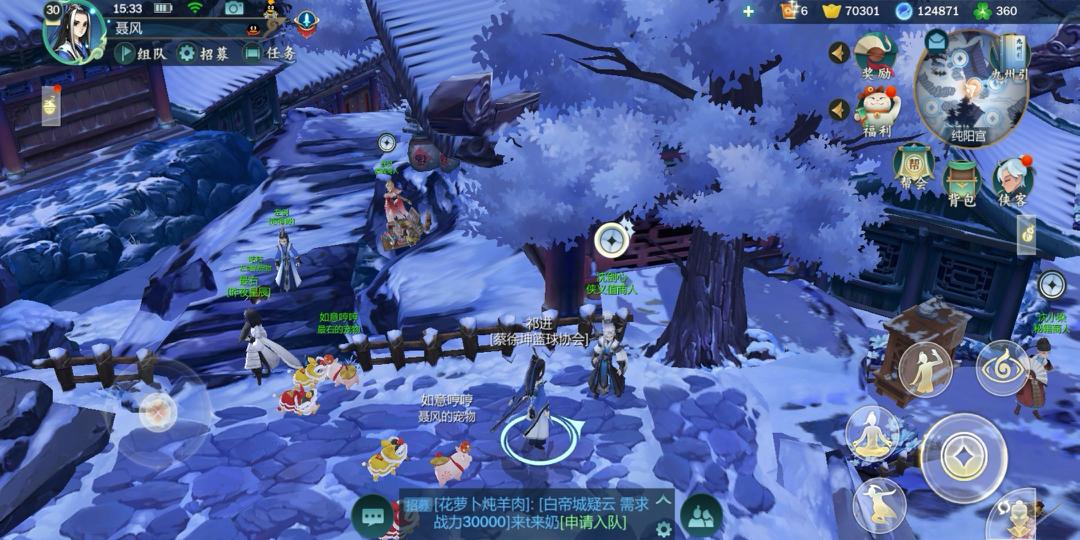Open the chat bubble button

point(374,516)
